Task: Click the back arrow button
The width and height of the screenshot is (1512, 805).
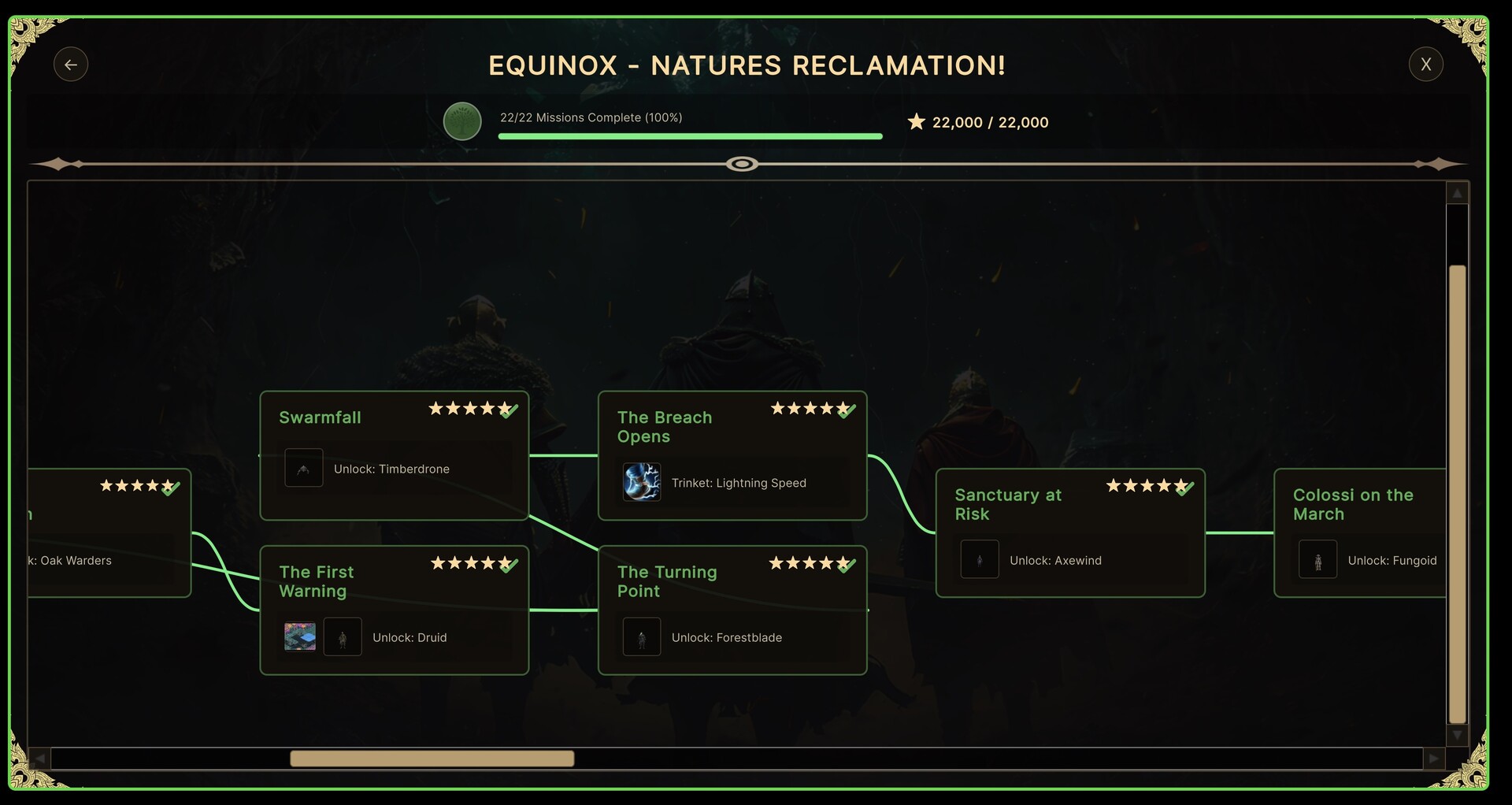Action: click(71, 64)
